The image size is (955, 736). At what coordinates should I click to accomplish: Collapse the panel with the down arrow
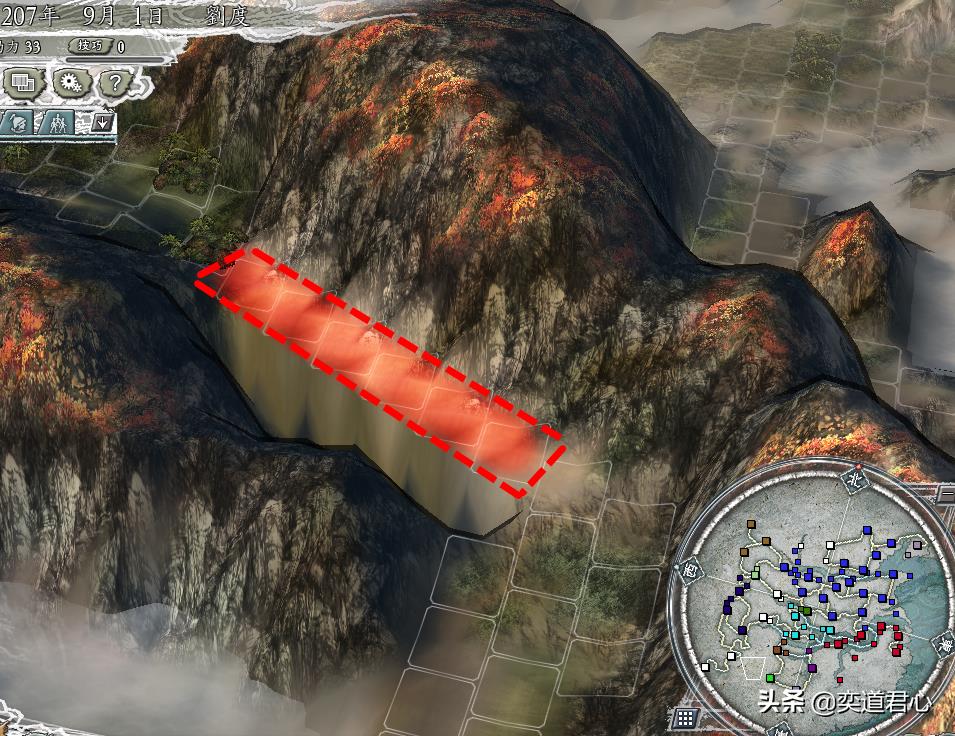tap(103, 124)
